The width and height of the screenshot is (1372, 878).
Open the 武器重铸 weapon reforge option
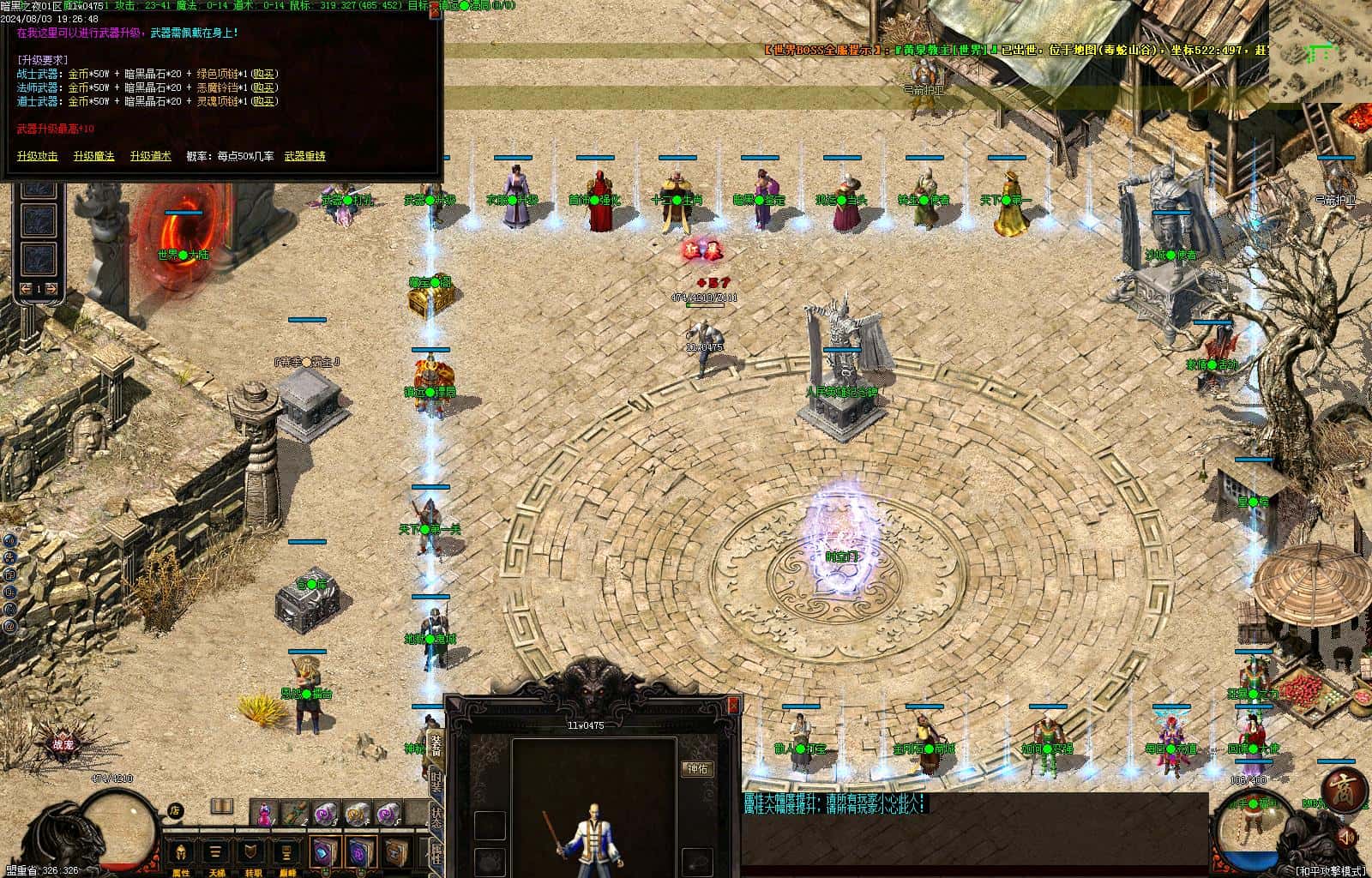click(x=304, y=156)
